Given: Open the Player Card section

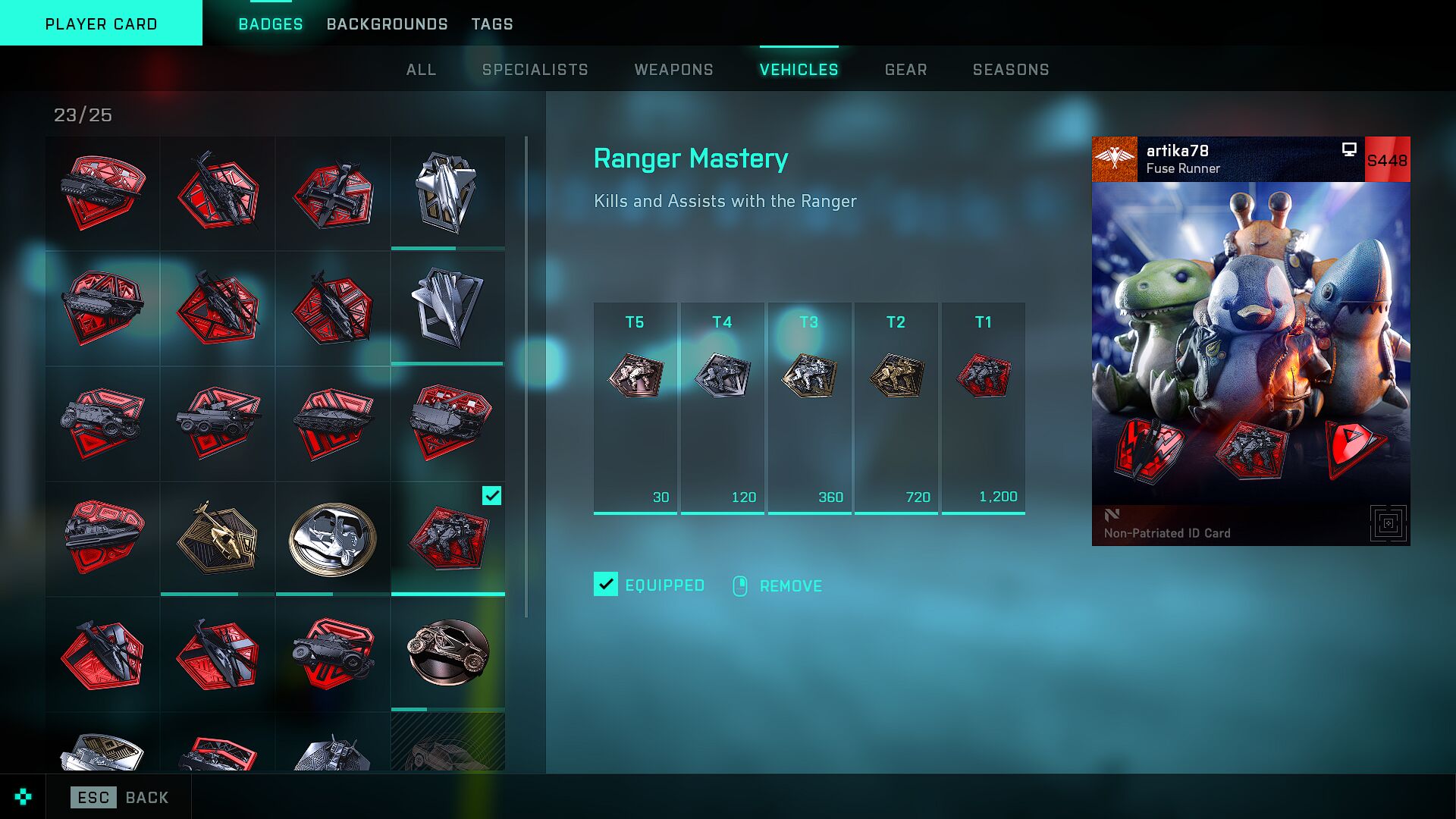Looking at the screenshot, I should pos(101,24).
